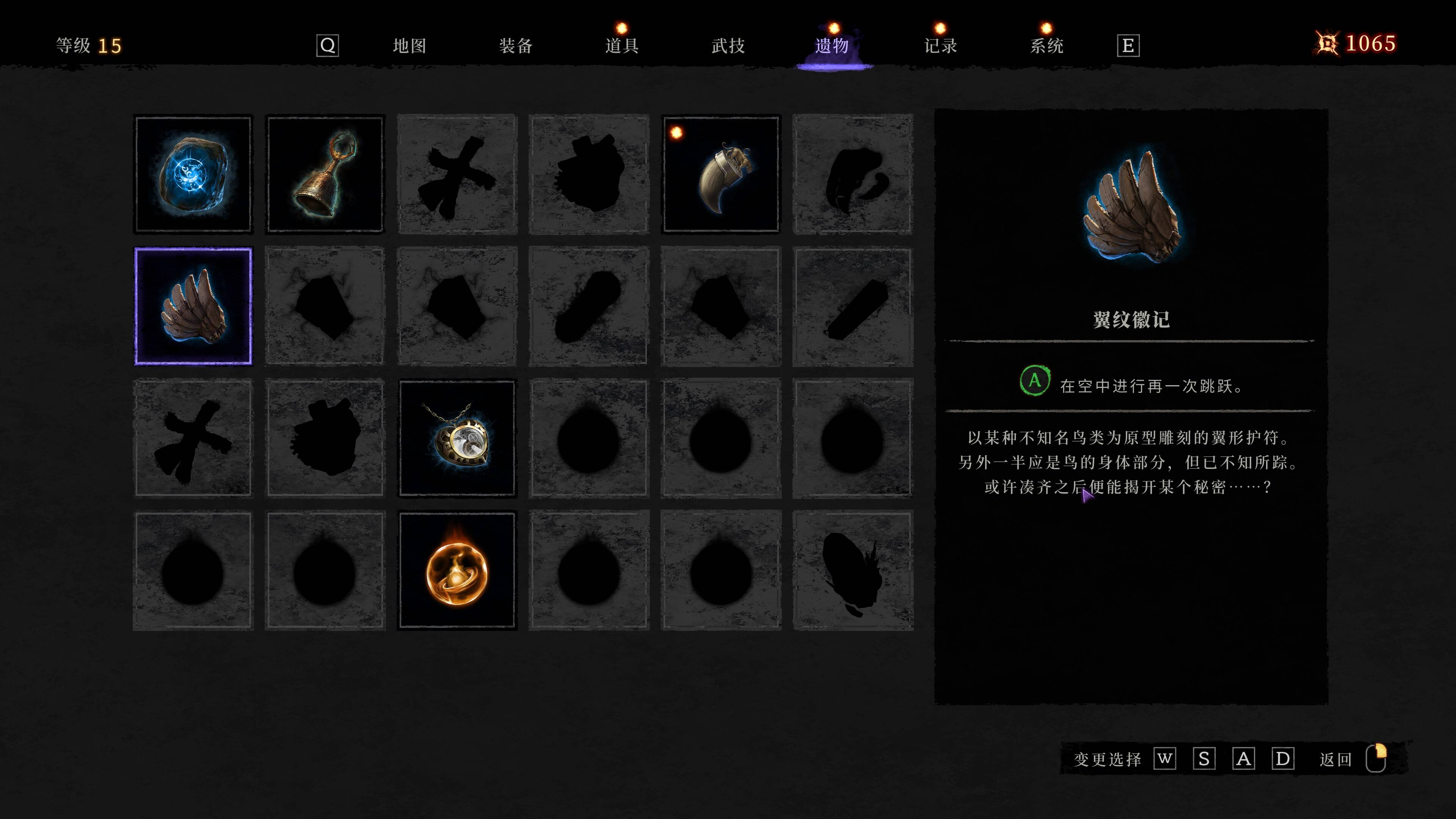The image size is (1456, 819).
Task: Select the heart-shaped locket relic
Action: click(457, 438)
